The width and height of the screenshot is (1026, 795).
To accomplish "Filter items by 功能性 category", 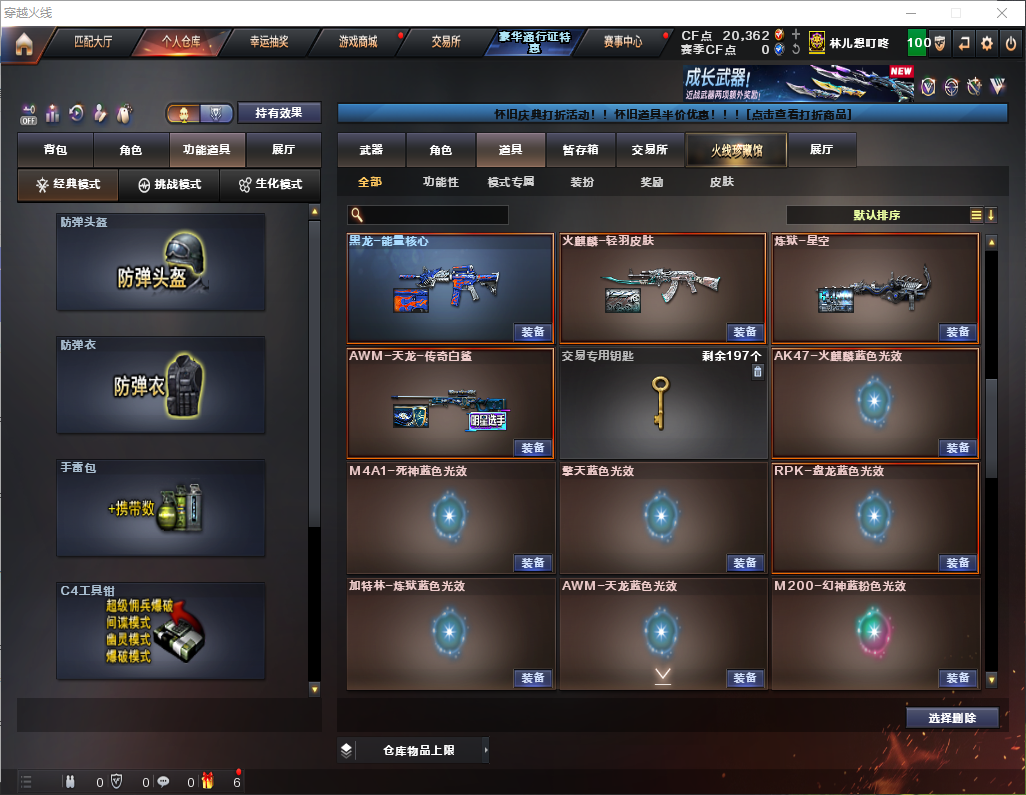I will [x=440, y=183].
